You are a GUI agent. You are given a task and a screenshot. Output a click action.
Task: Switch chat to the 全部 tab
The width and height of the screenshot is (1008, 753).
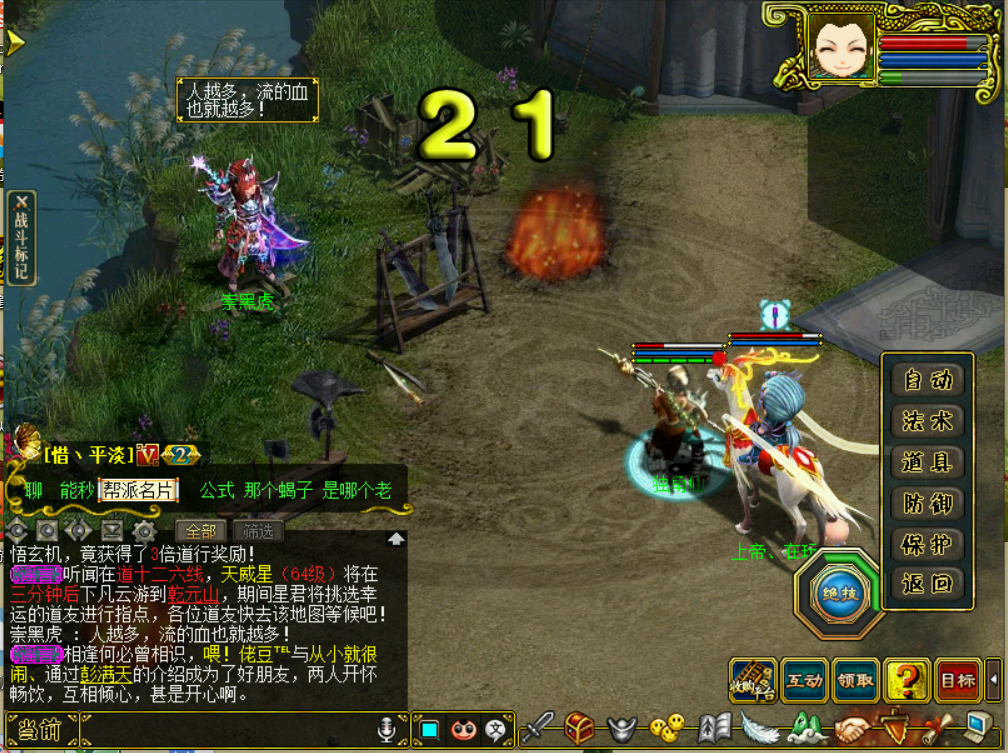(200, 531)
